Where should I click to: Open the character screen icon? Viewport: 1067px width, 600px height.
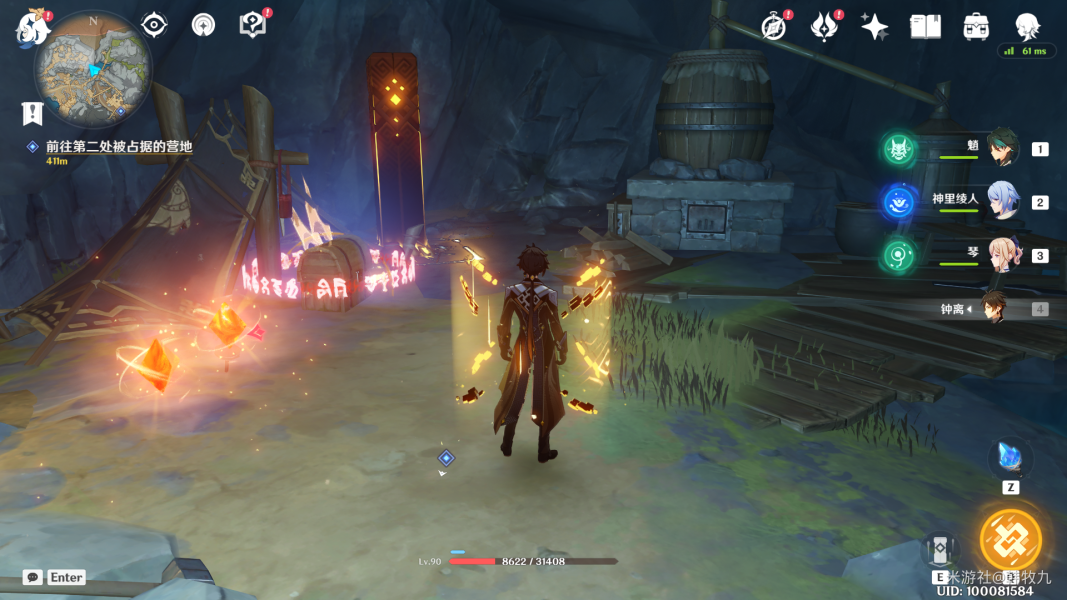point(1027,26)
